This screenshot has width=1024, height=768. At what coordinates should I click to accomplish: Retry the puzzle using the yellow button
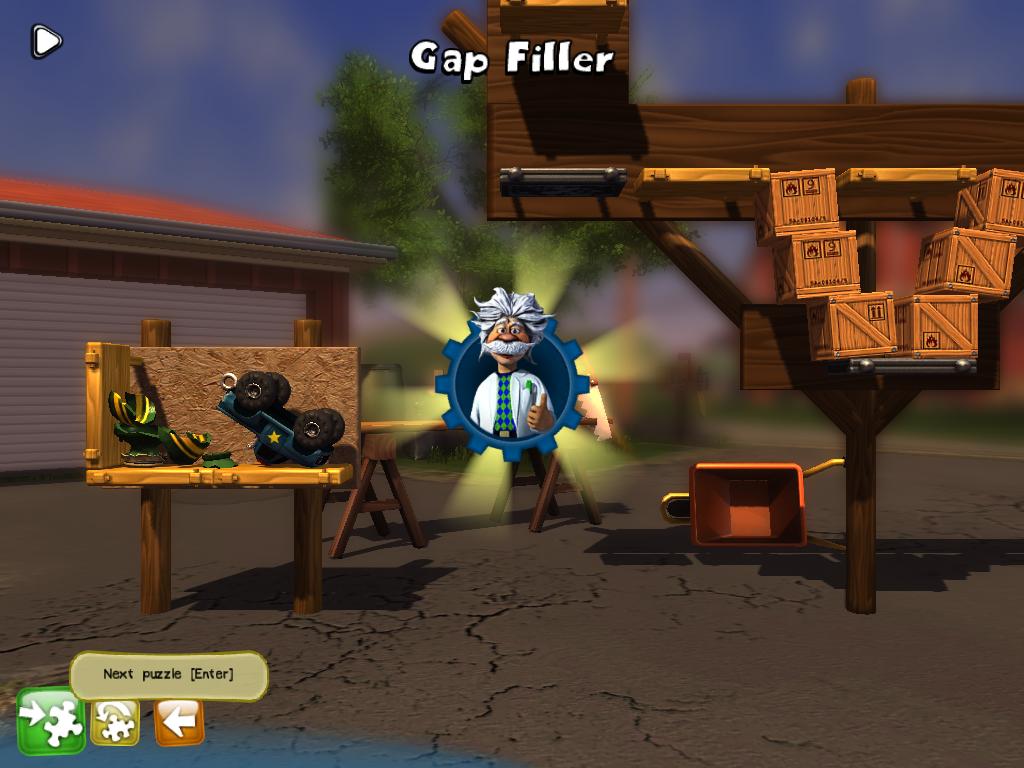click(x=115, y=721)
